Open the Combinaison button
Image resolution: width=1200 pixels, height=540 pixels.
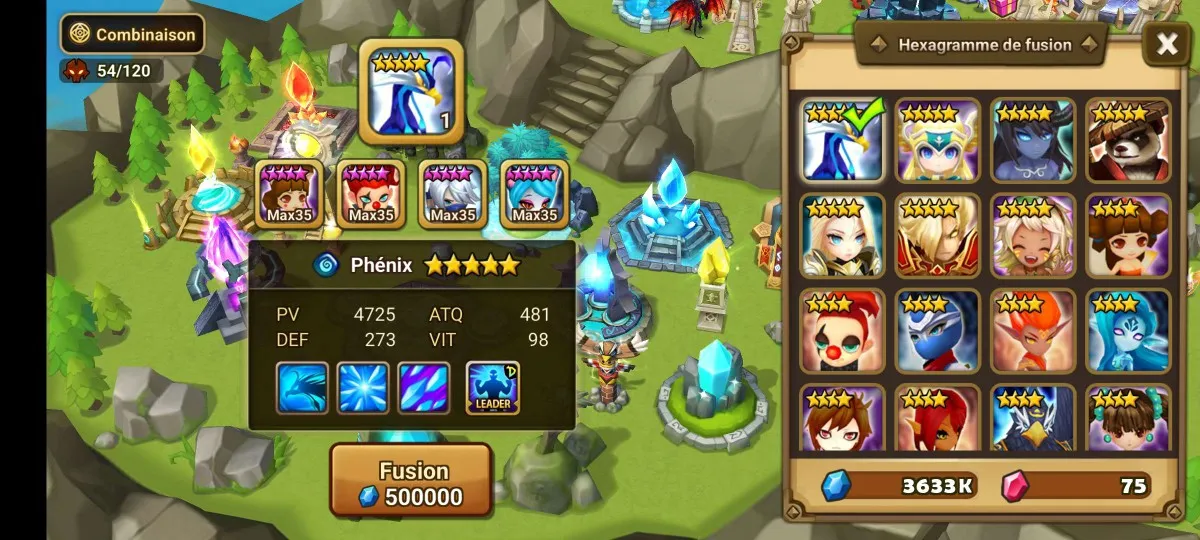132,34
